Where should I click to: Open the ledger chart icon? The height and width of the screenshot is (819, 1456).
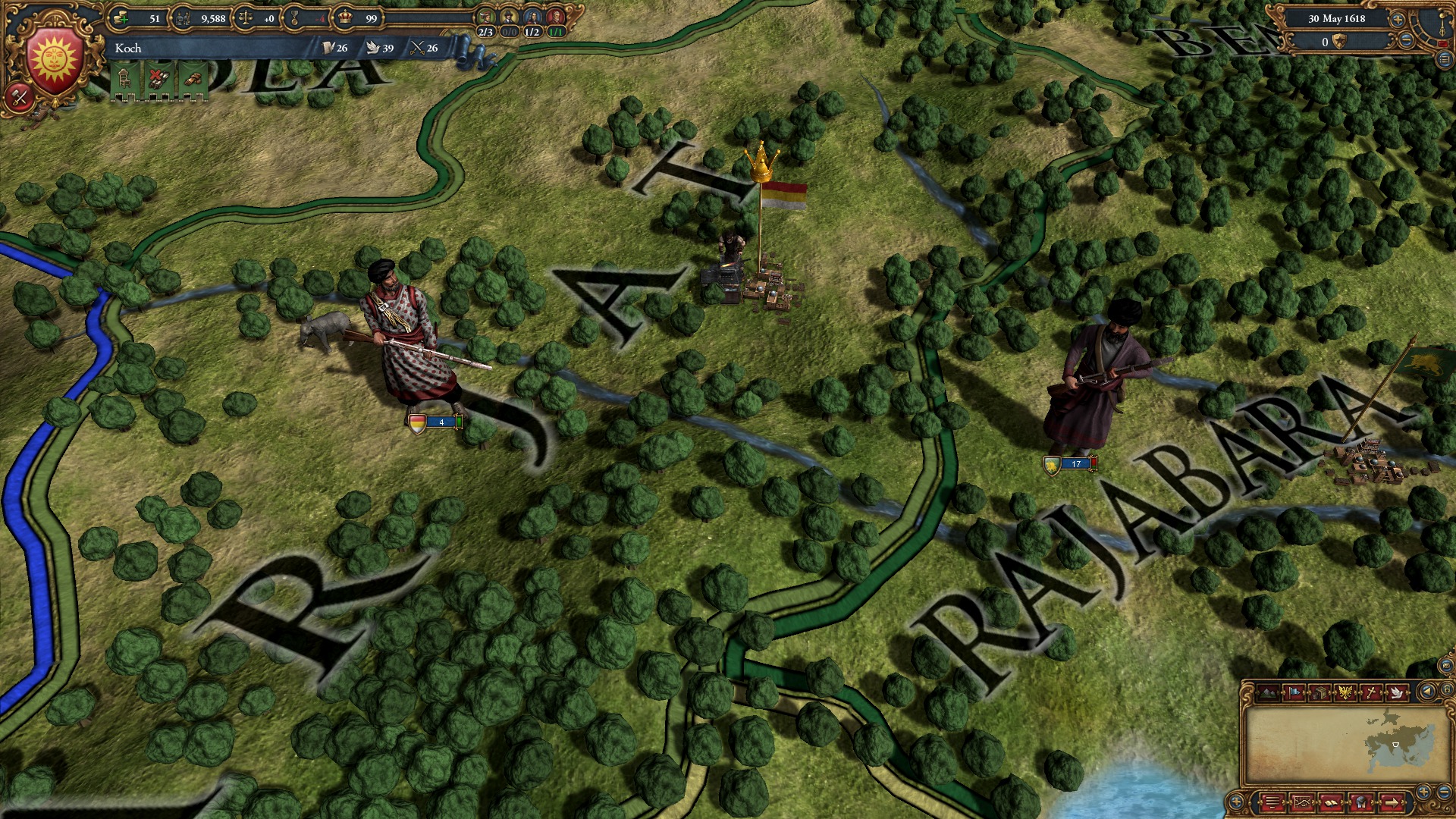click(x=1303, y=803)
